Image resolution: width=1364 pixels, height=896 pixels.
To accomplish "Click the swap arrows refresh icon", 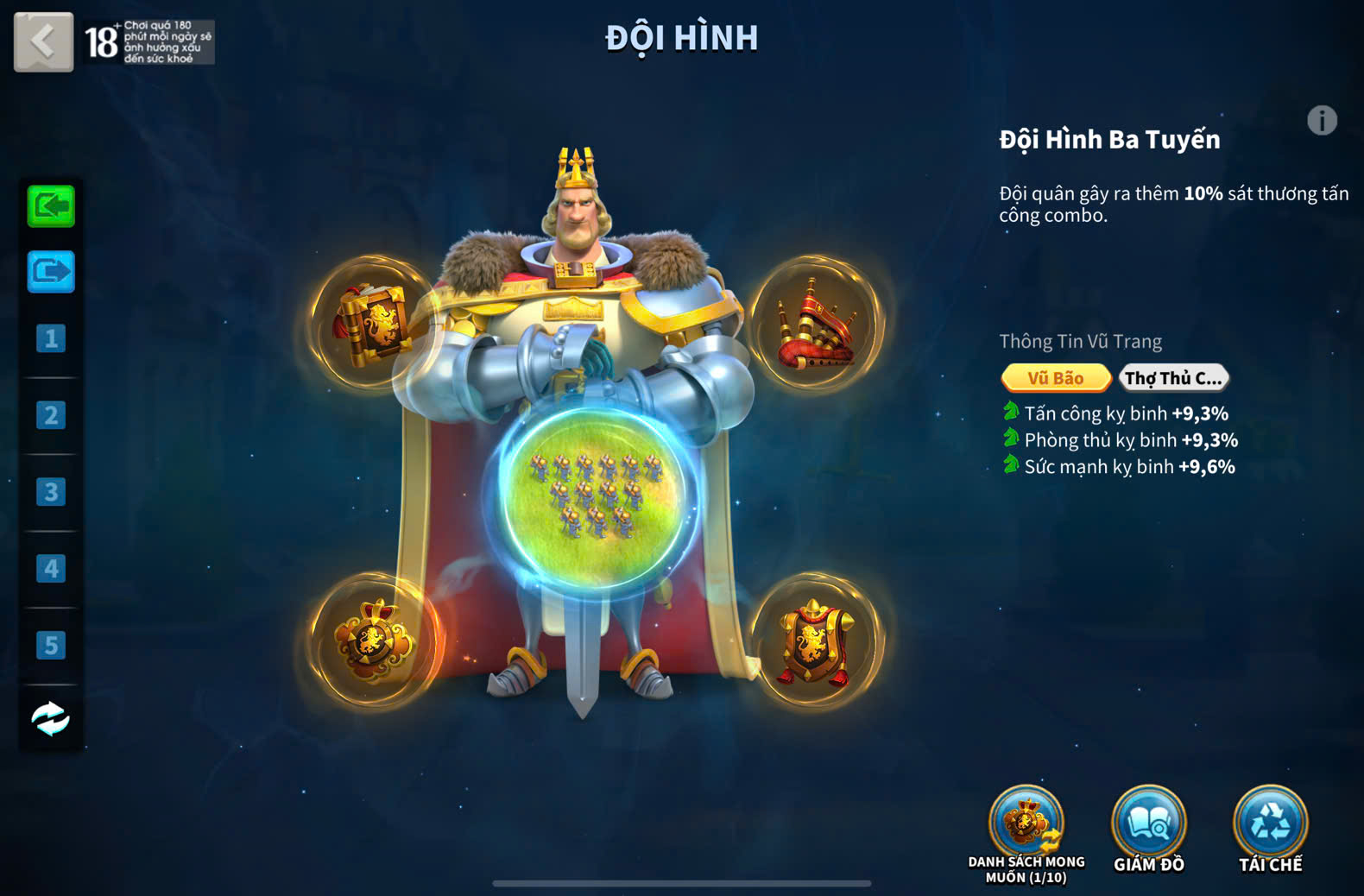I will point(51,718).
